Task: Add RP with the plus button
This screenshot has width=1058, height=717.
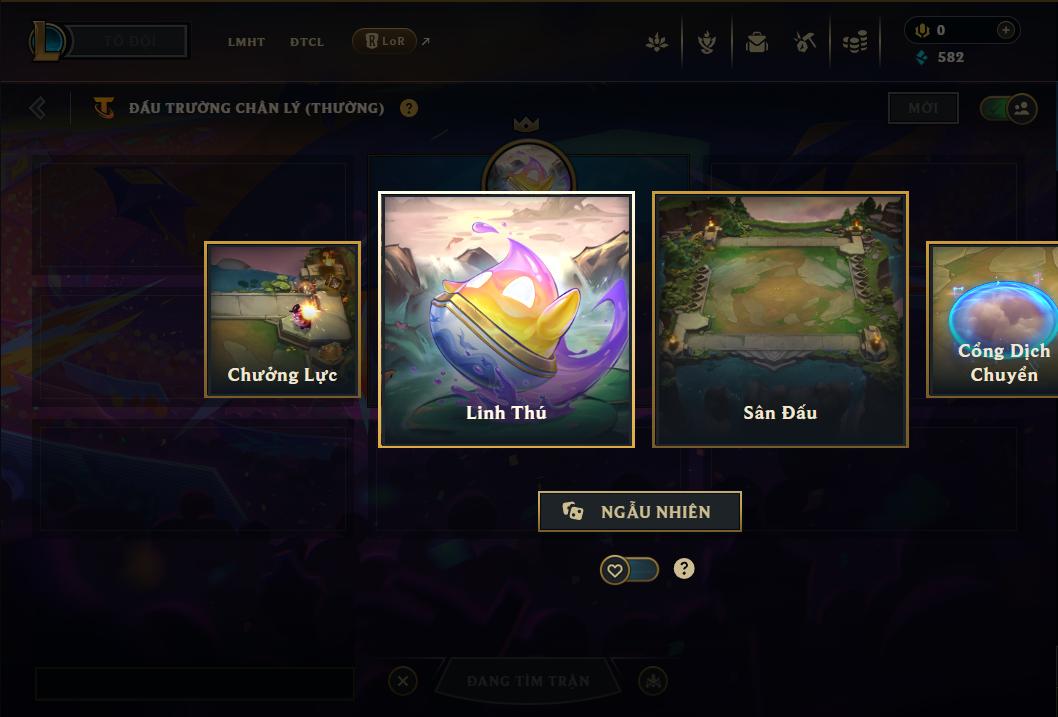Action: point(1006,30)
